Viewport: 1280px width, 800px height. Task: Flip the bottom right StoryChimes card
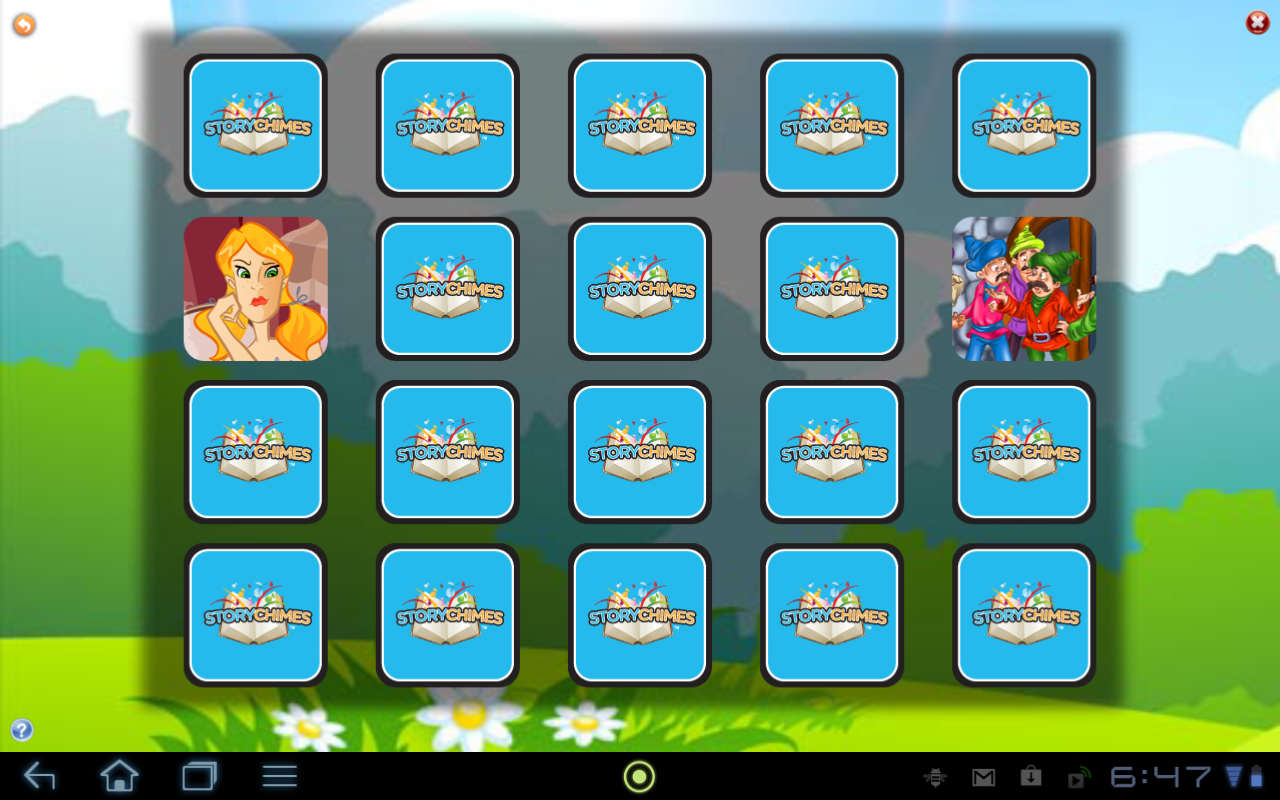pos(1023,615)
